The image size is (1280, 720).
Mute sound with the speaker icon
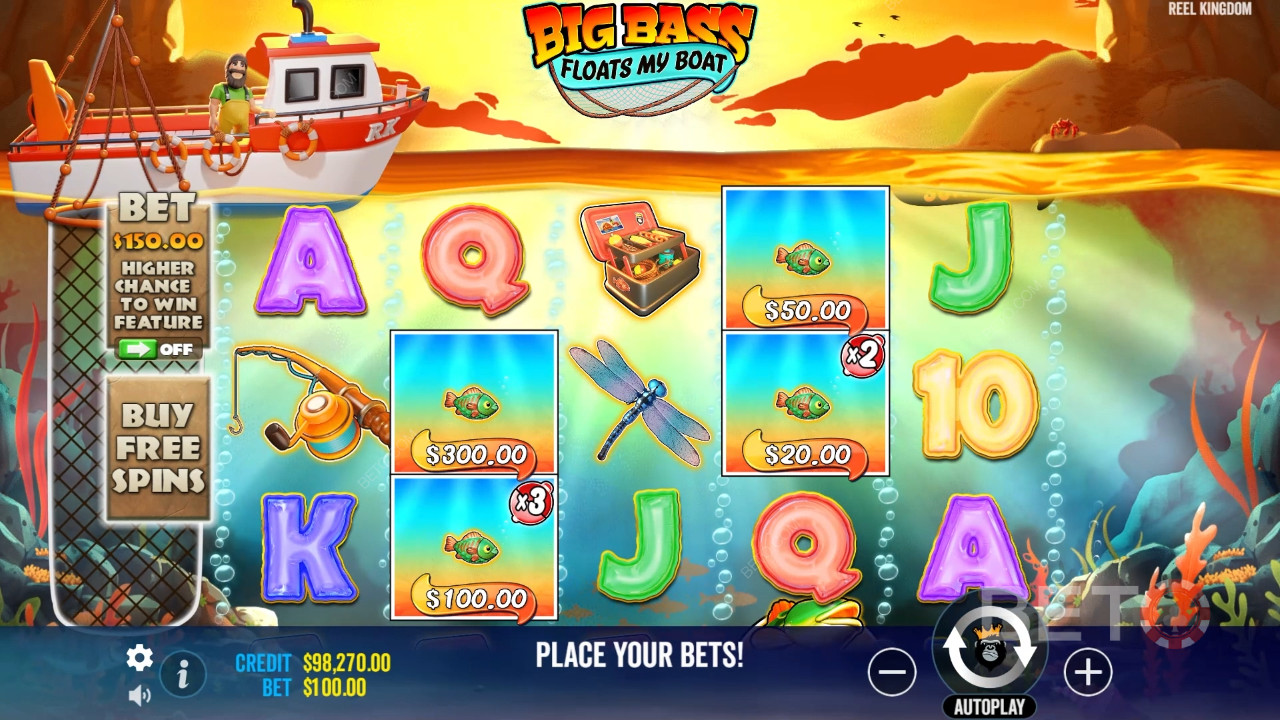tap(139, 693)
